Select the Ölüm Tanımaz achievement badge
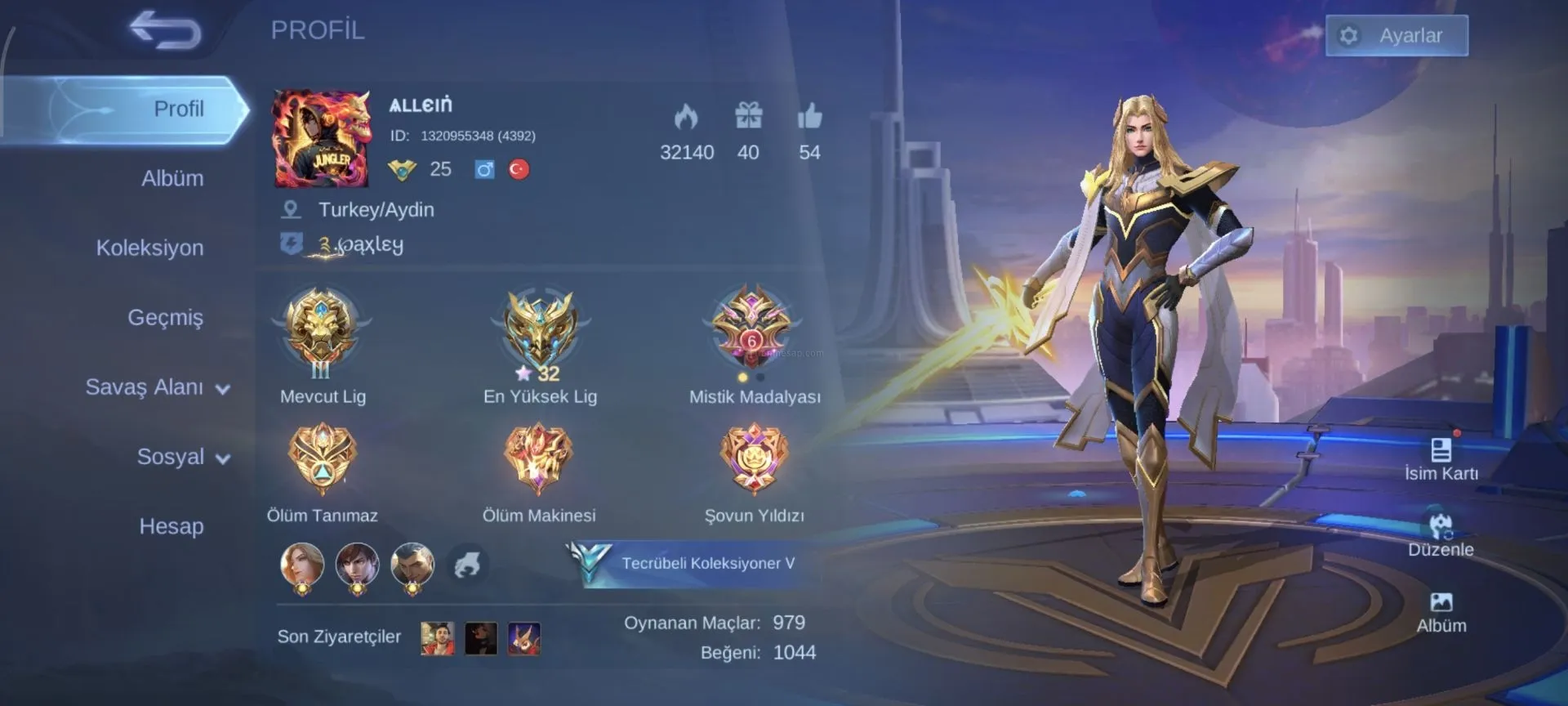The image size is (1568, 706). tap(322, 458)
